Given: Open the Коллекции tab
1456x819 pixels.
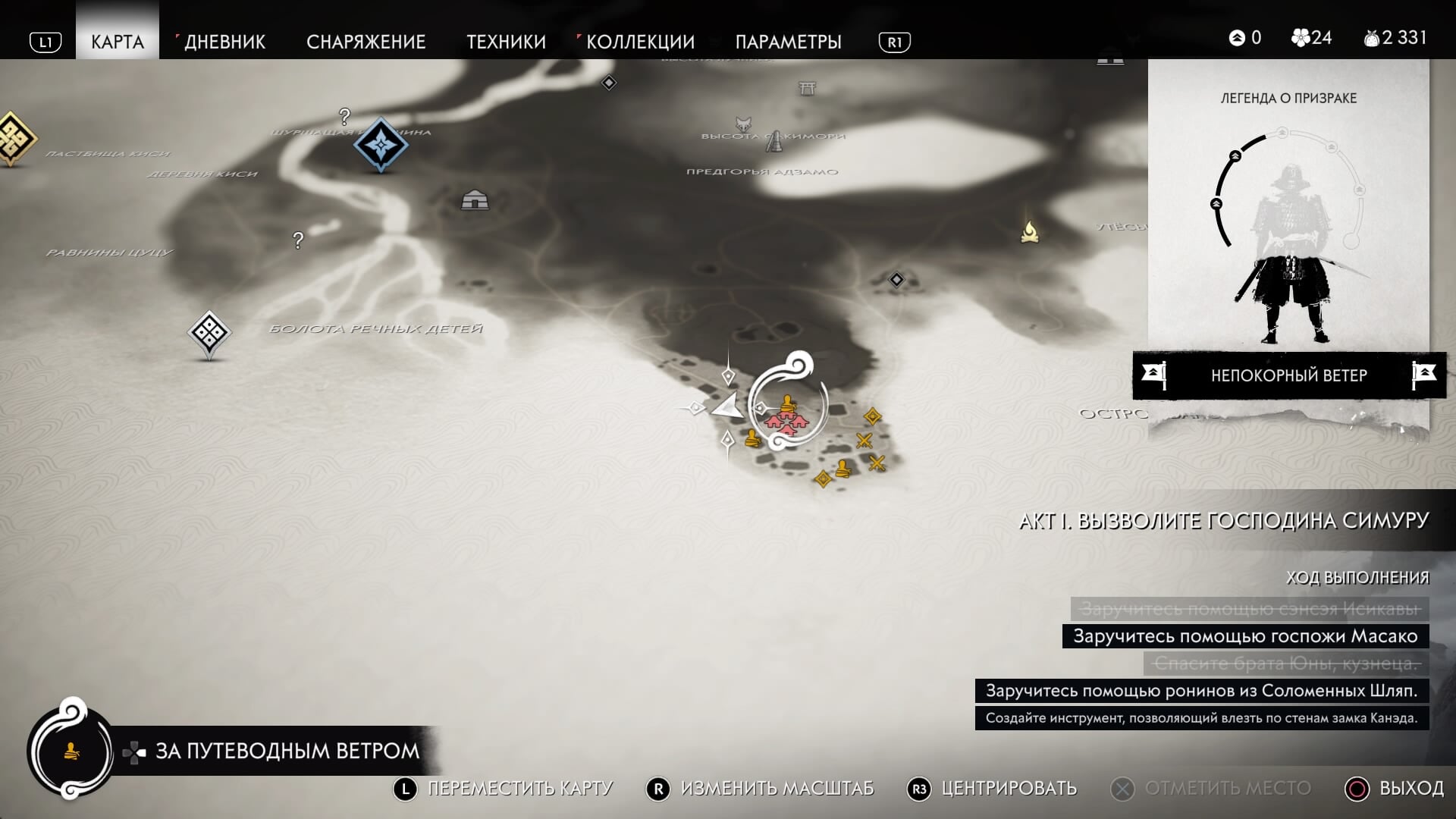Looking at the screenshot, I should pos(640,42).
